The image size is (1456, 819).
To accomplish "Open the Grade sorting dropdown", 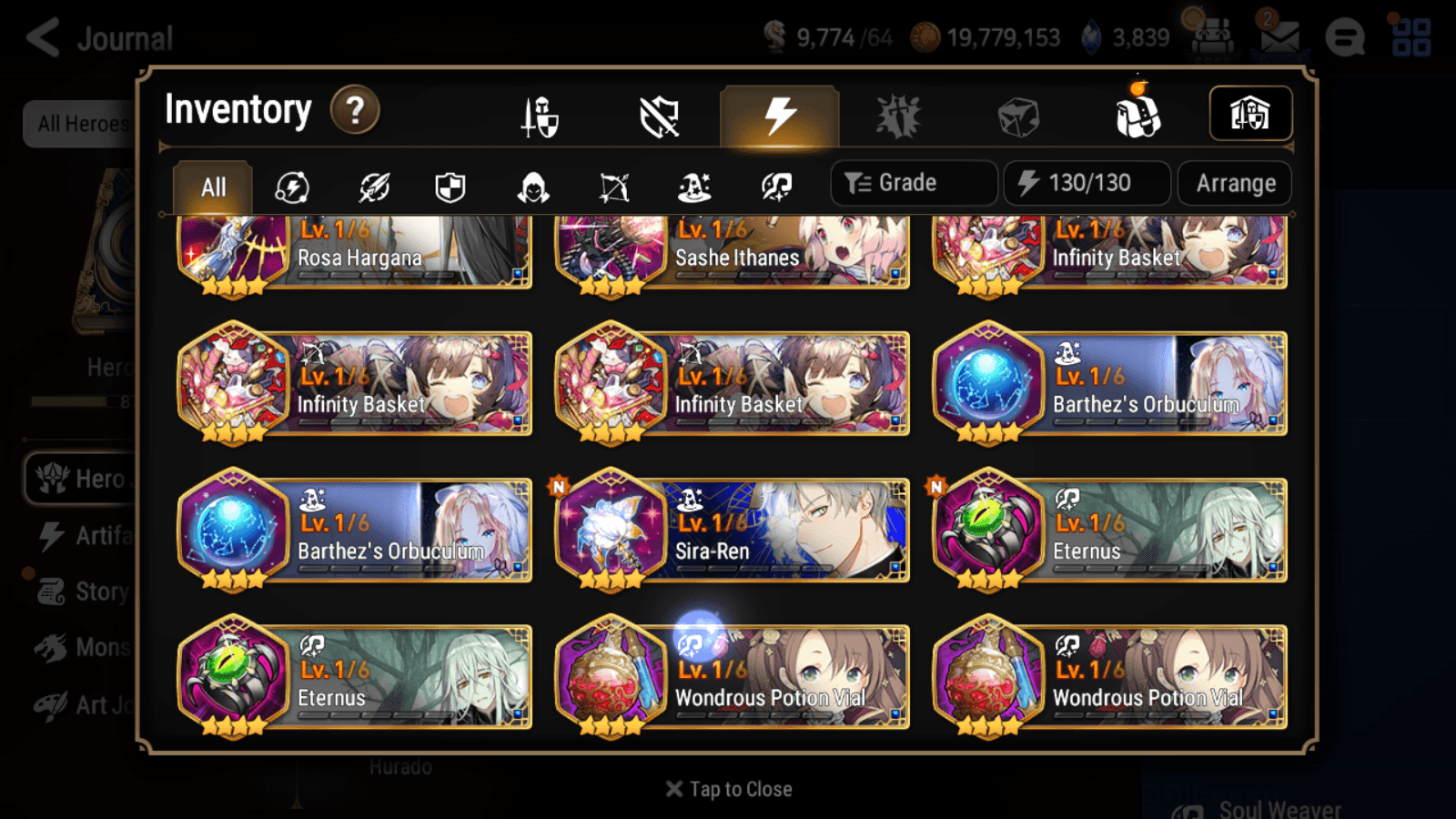I will (913, 182).
